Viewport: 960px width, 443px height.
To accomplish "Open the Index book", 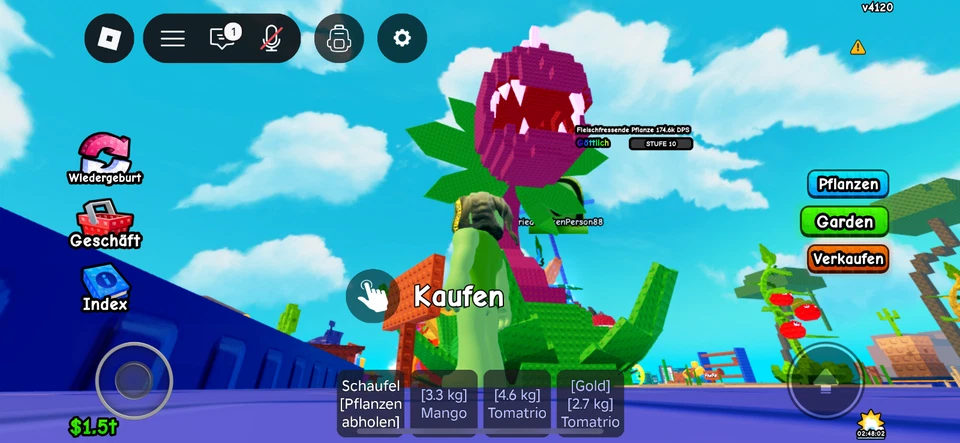I will pos(104,288).
